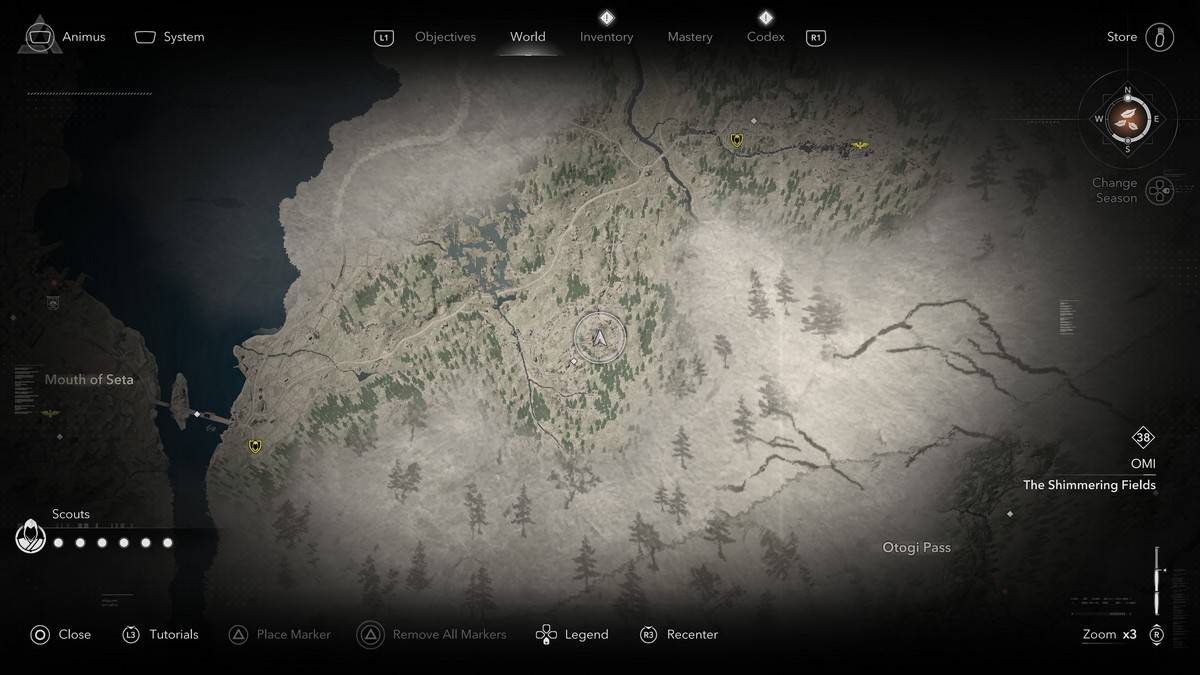1200x675 pixels.
Task: Select the Mastery tab
Action: 690,37
